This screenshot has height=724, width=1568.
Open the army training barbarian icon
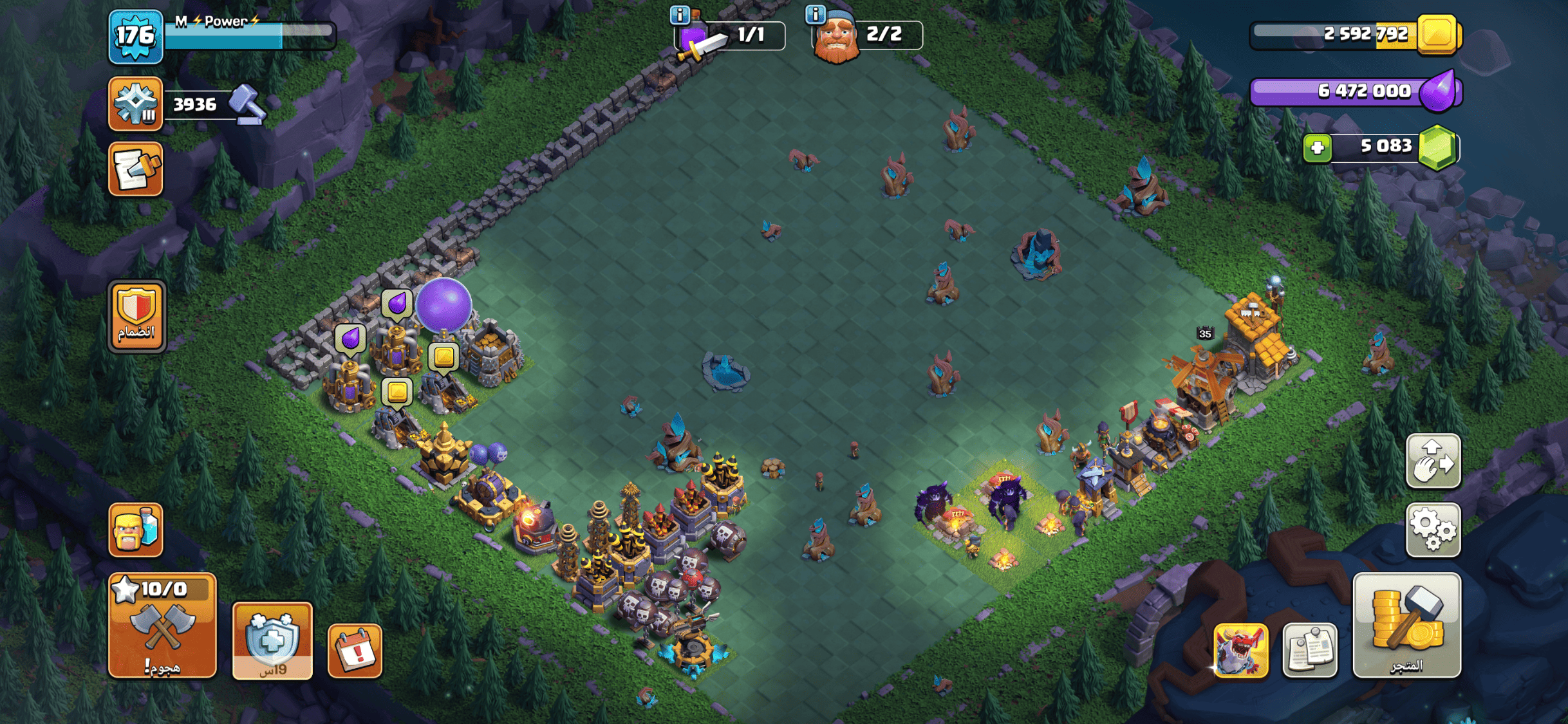point(135,530)
